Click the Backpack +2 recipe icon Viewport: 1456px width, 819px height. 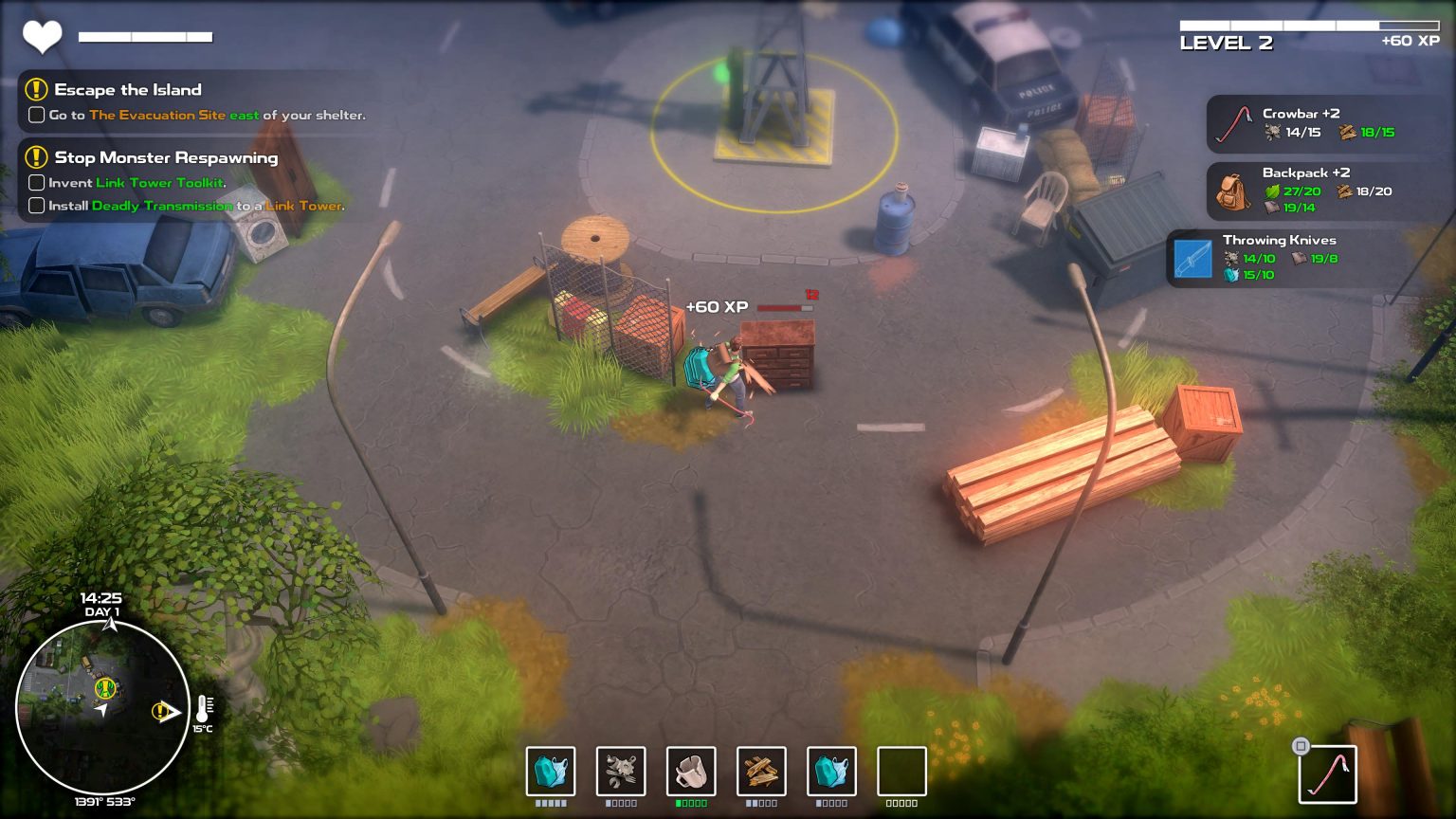[1229, 191]
